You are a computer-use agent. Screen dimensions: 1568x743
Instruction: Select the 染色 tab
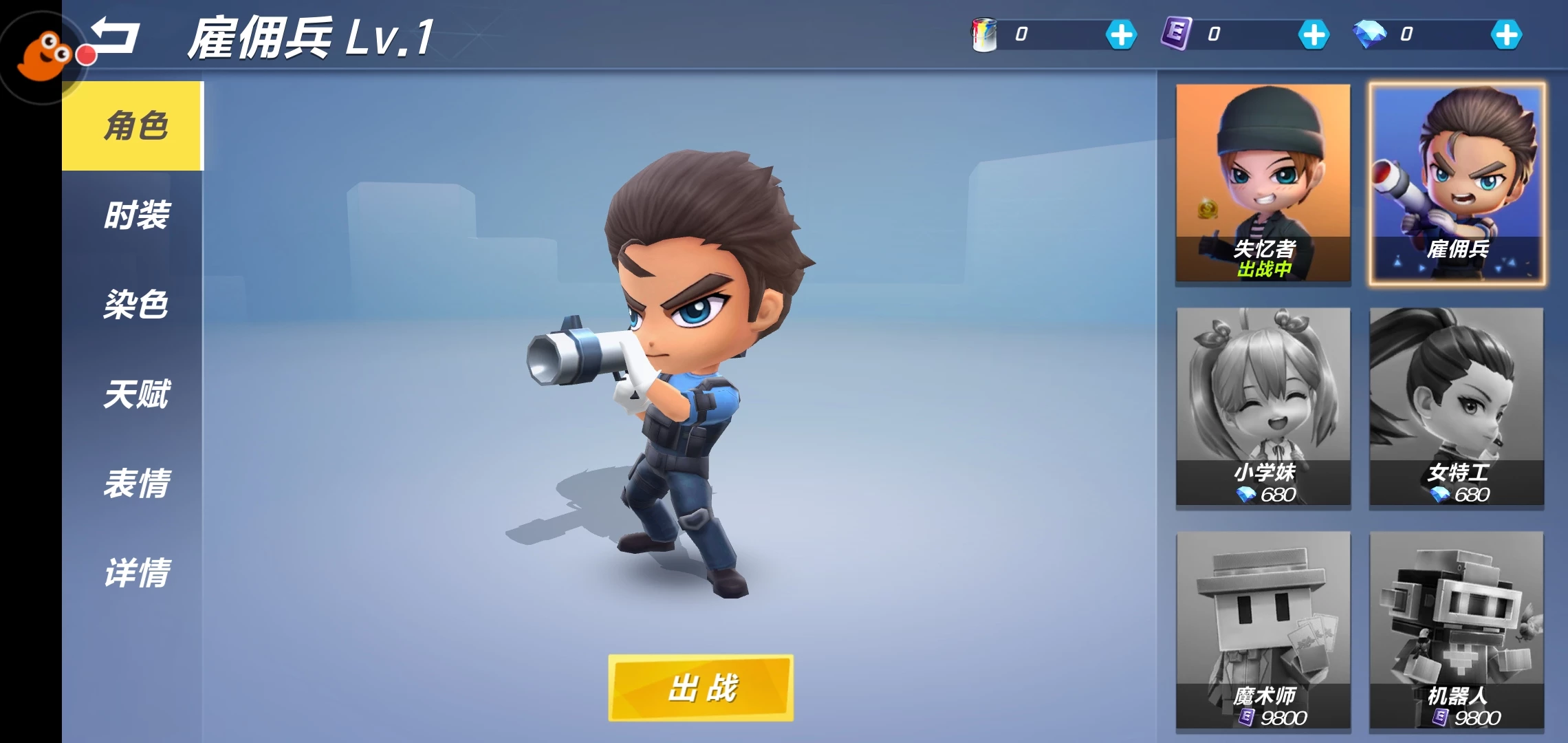pyautogui.click(x=135, y=304)
